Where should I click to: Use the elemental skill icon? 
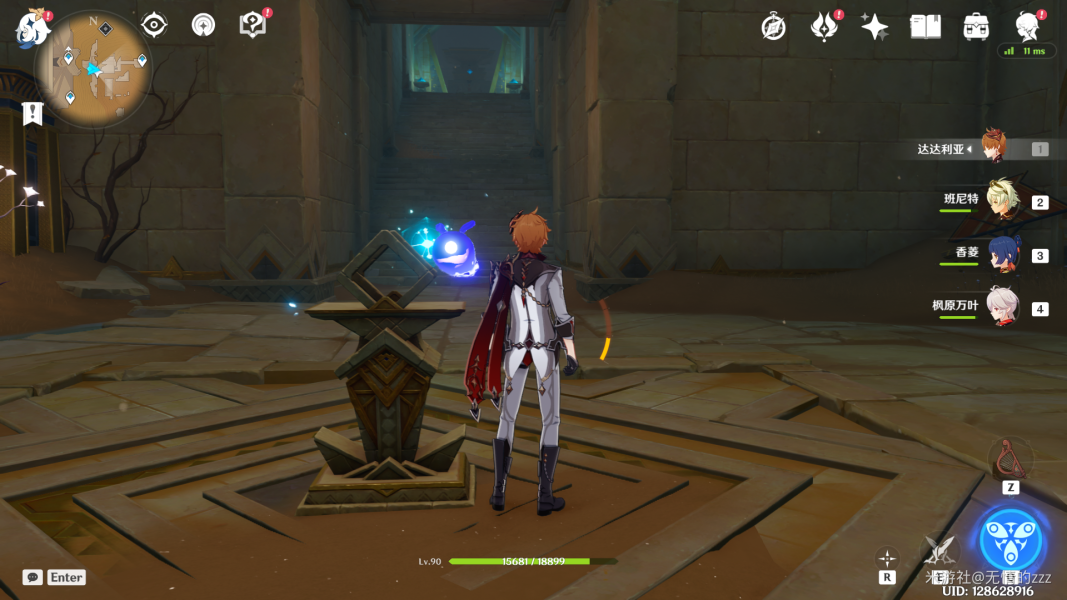940,548
